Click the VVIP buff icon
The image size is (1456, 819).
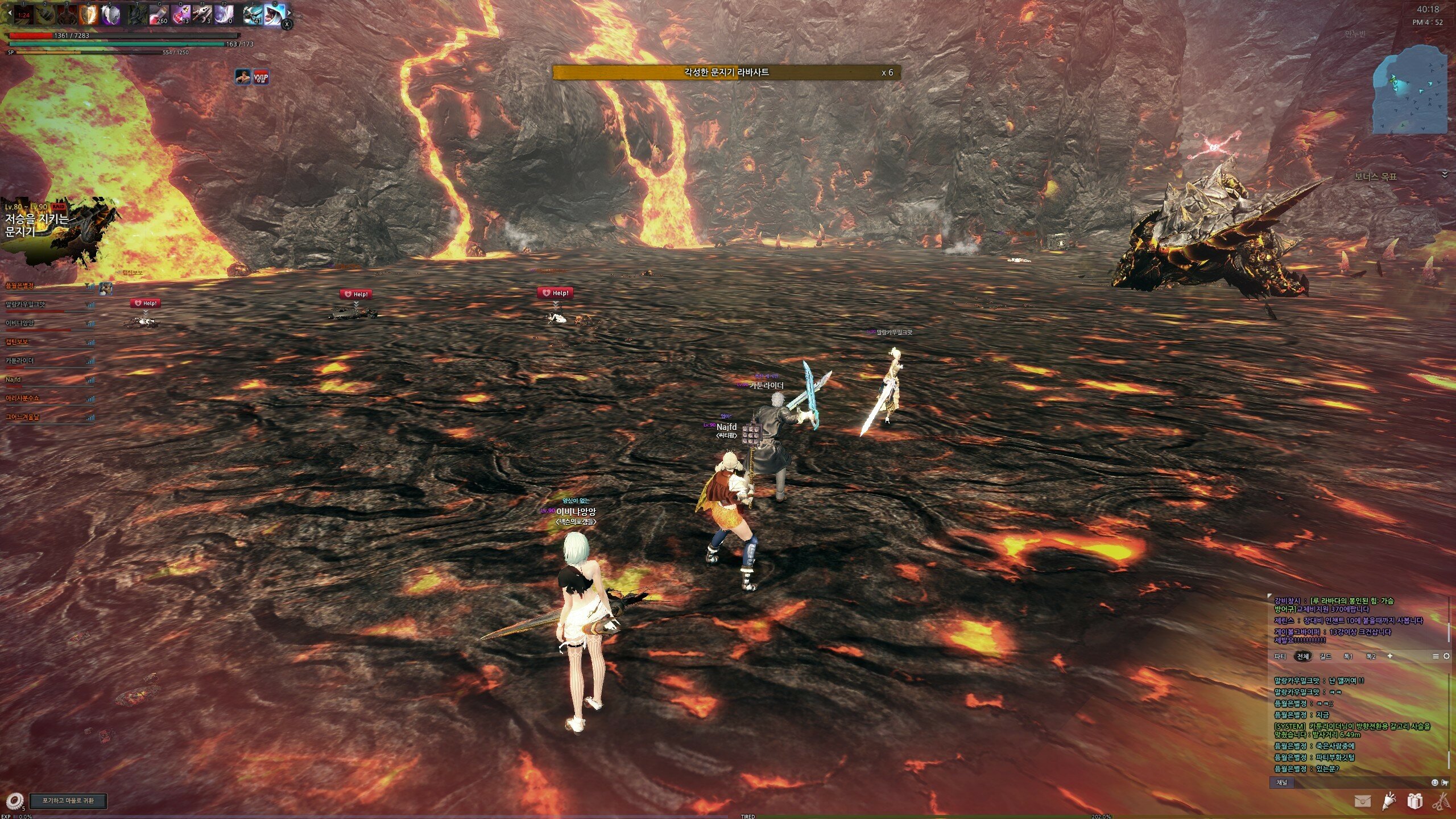pos(261,77)
